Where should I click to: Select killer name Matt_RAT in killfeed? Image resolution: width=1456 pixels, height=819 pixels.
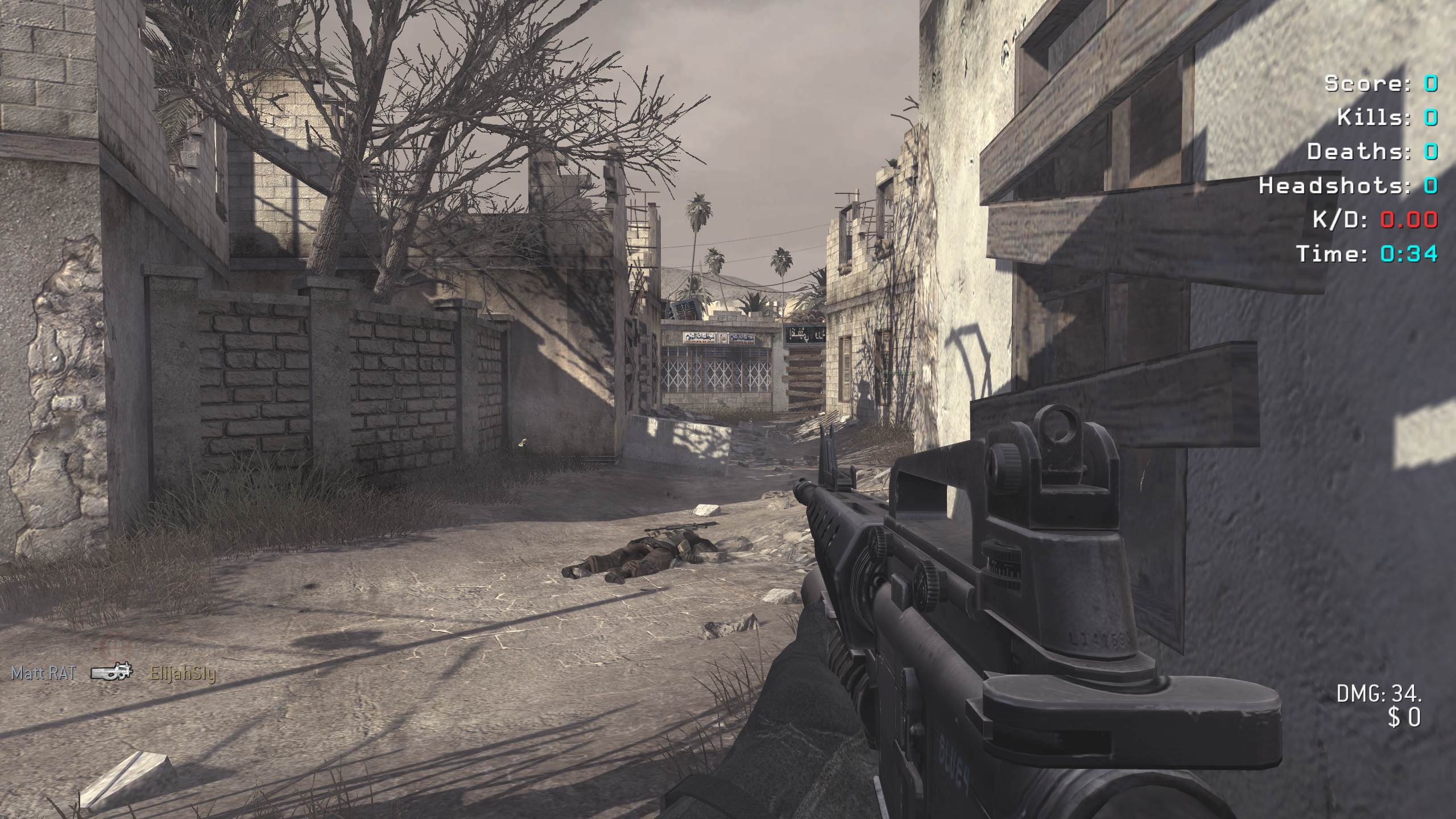point(43,673)
